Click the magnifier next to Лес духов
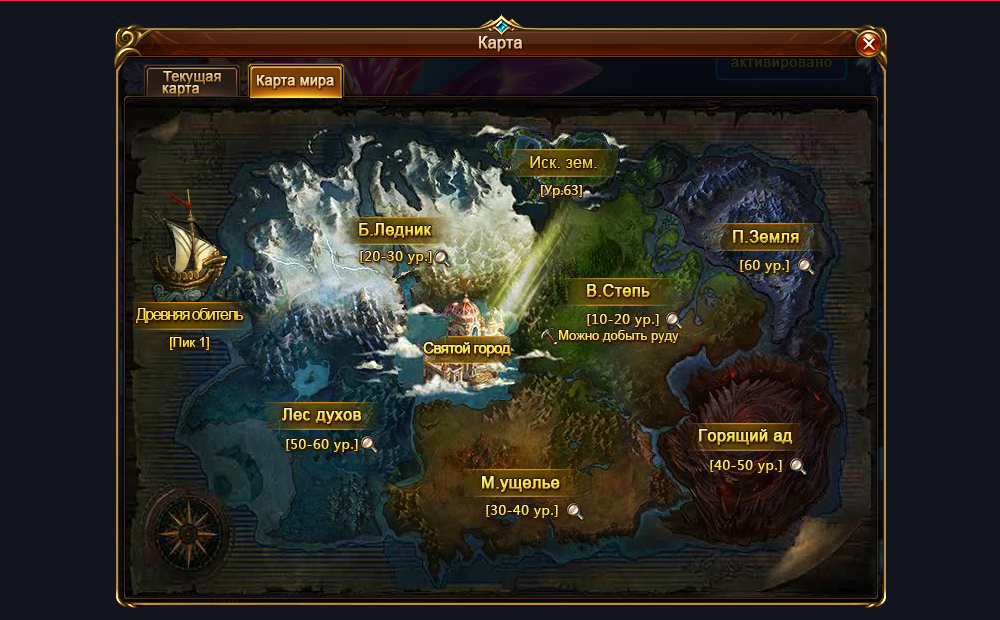This screenshot has width=1000, height=620. point(369,445)
